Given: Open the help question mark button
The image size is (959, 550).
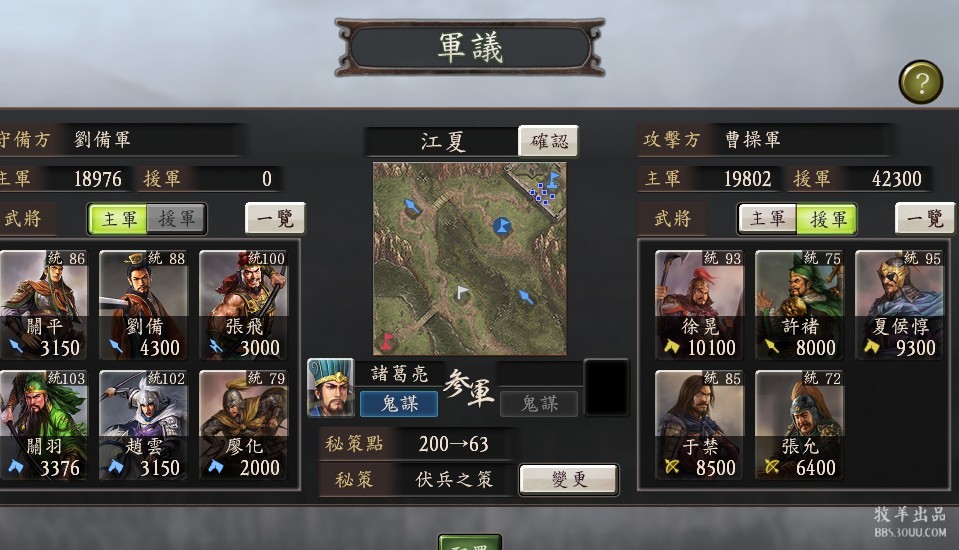Looking at the screenshot, I should (921, 82).
